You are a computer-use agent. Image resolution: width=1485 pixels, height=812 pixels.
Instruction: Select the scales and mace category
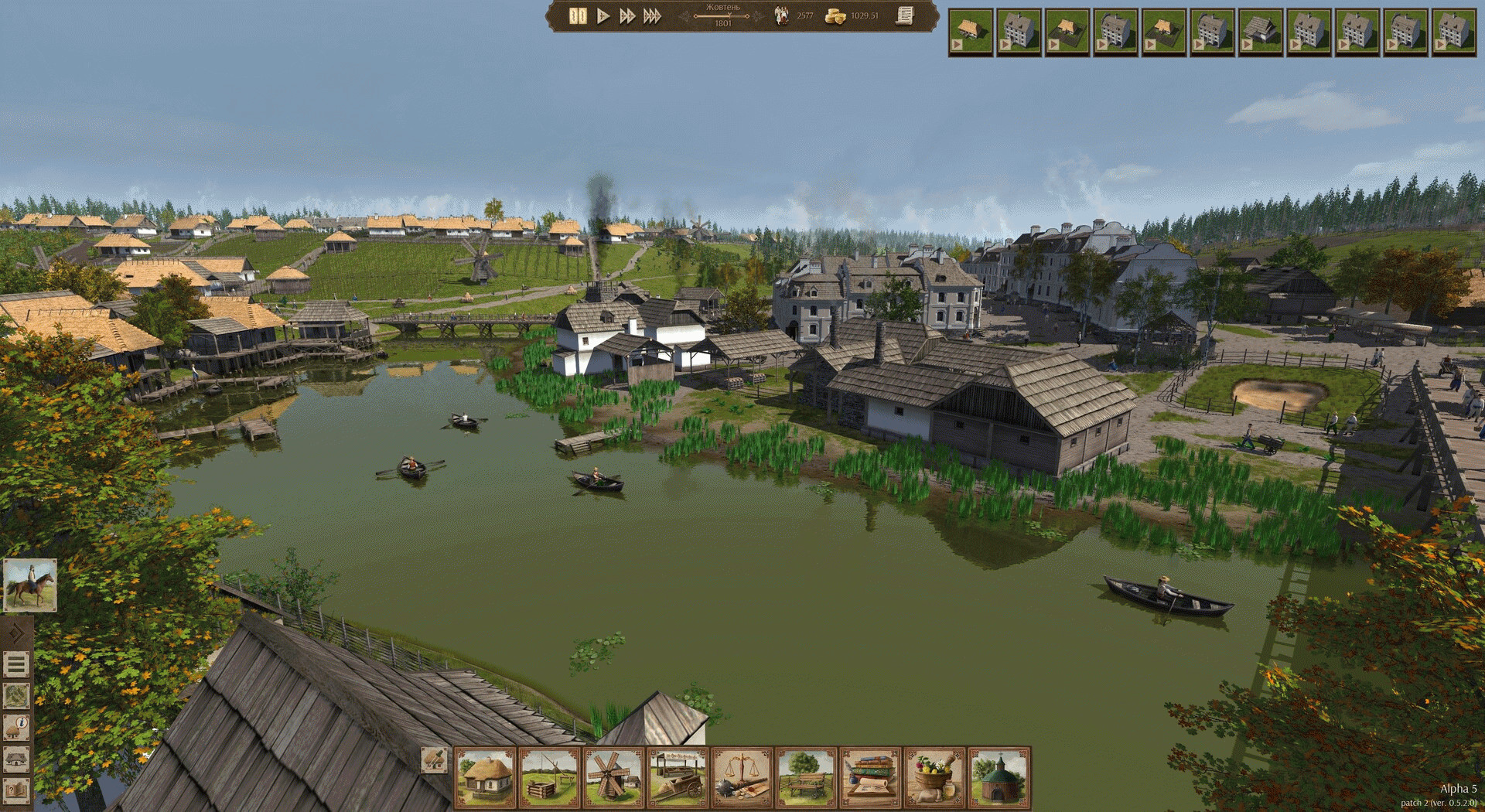pyautogui.click(x=742, y=778)
